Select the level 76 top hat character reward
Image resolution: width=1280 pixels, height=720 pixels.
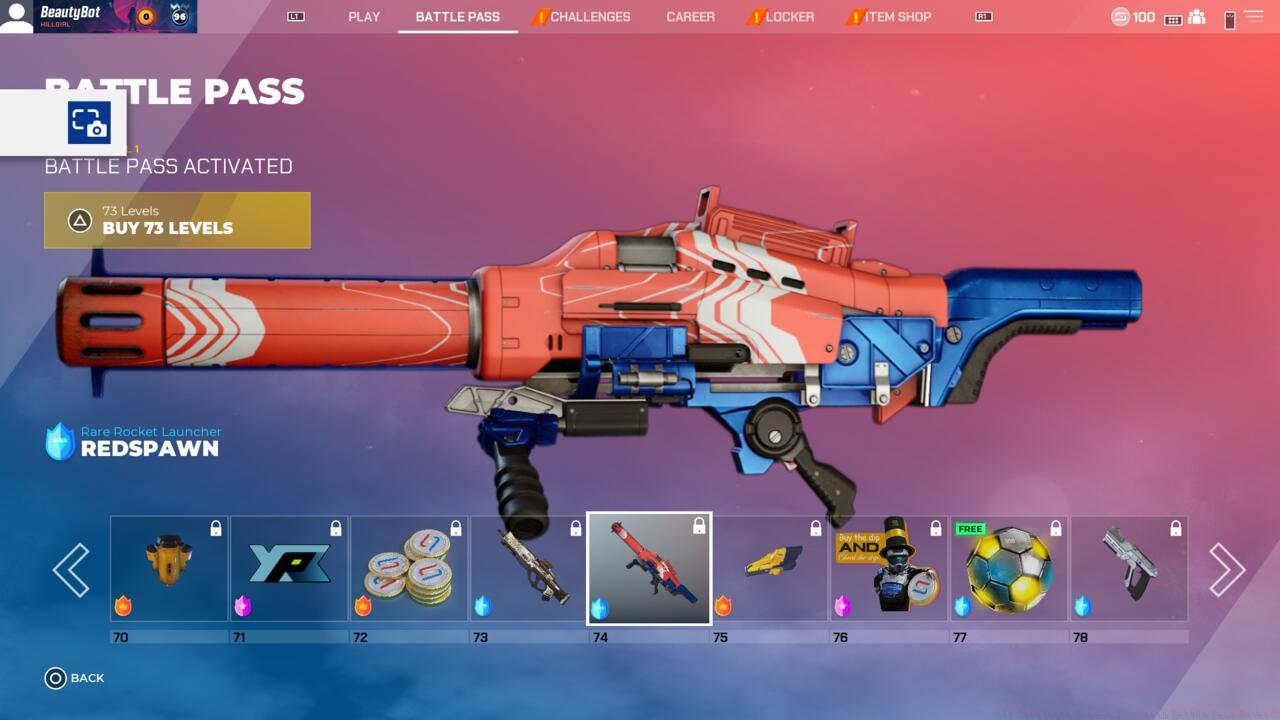point(889,569)
